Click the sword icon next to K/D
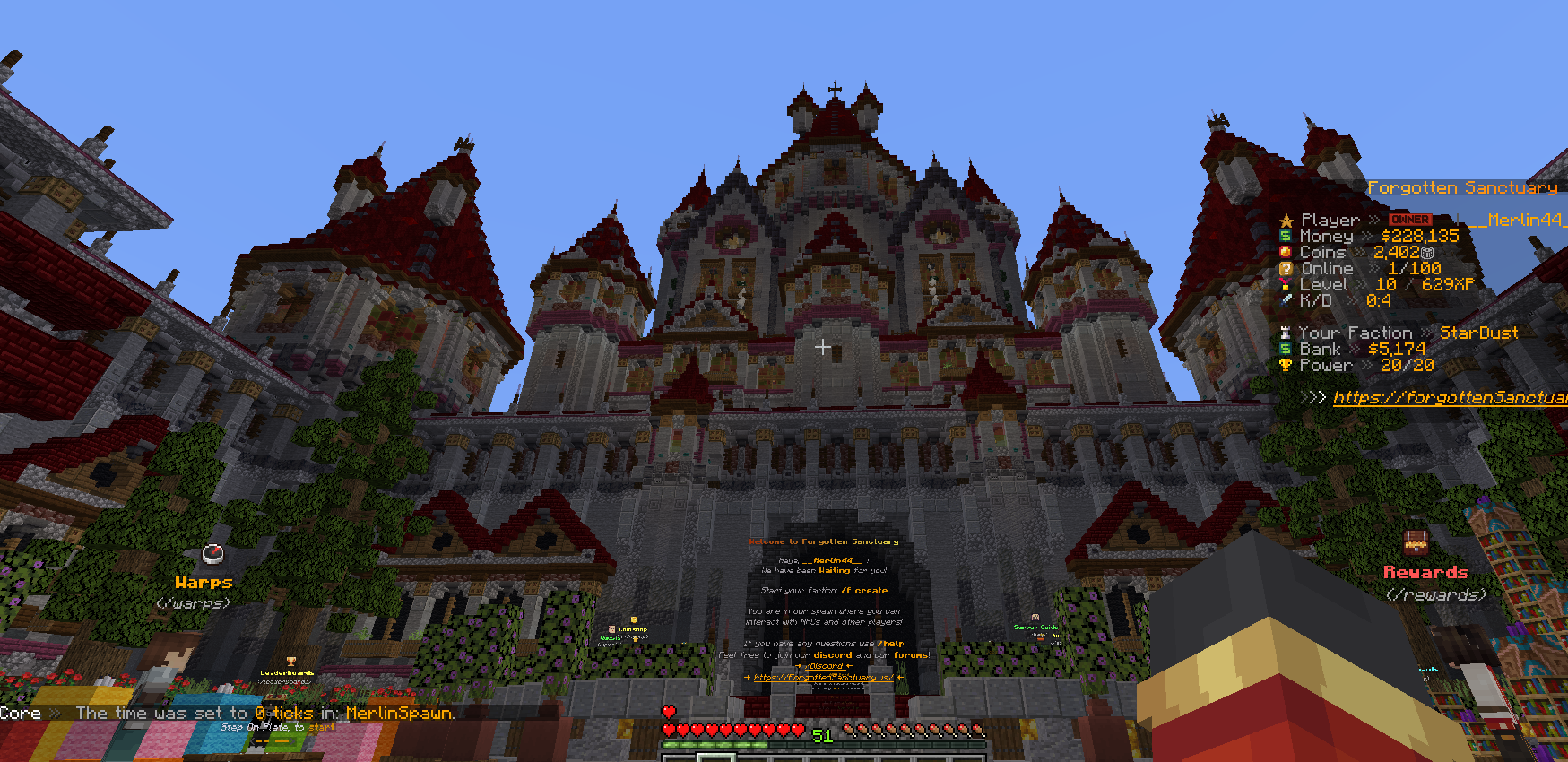This screenshot has height=762, width=1568. (1287, 300)
